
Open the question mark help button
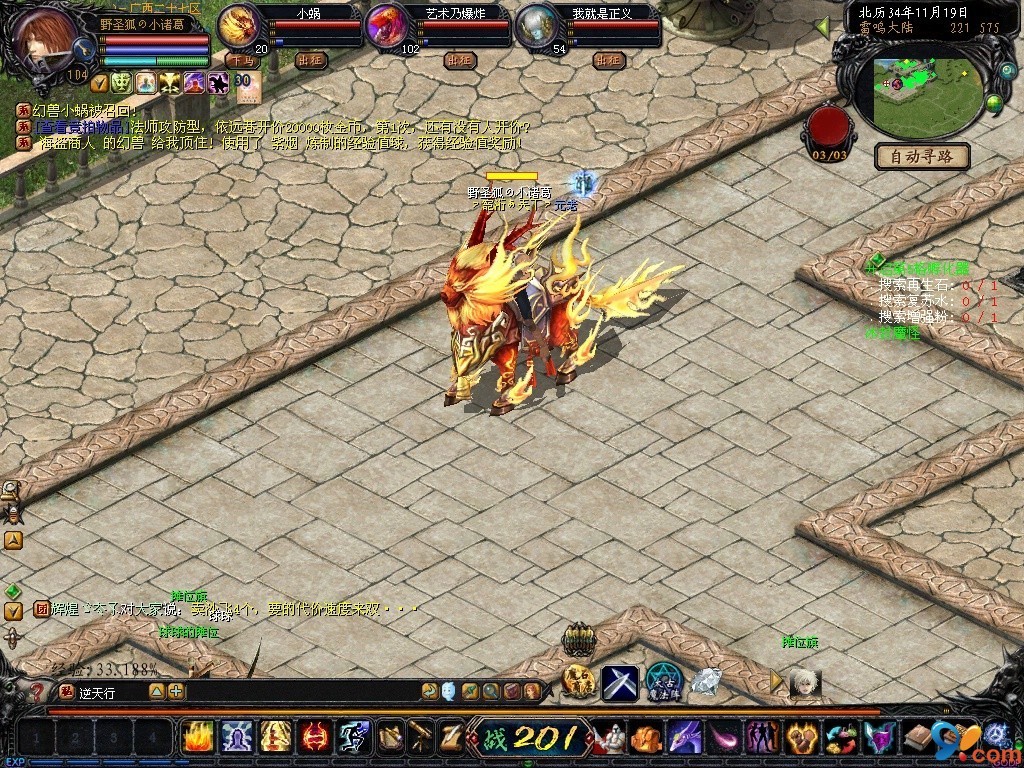pyautogui.click(x=37, y=691)
